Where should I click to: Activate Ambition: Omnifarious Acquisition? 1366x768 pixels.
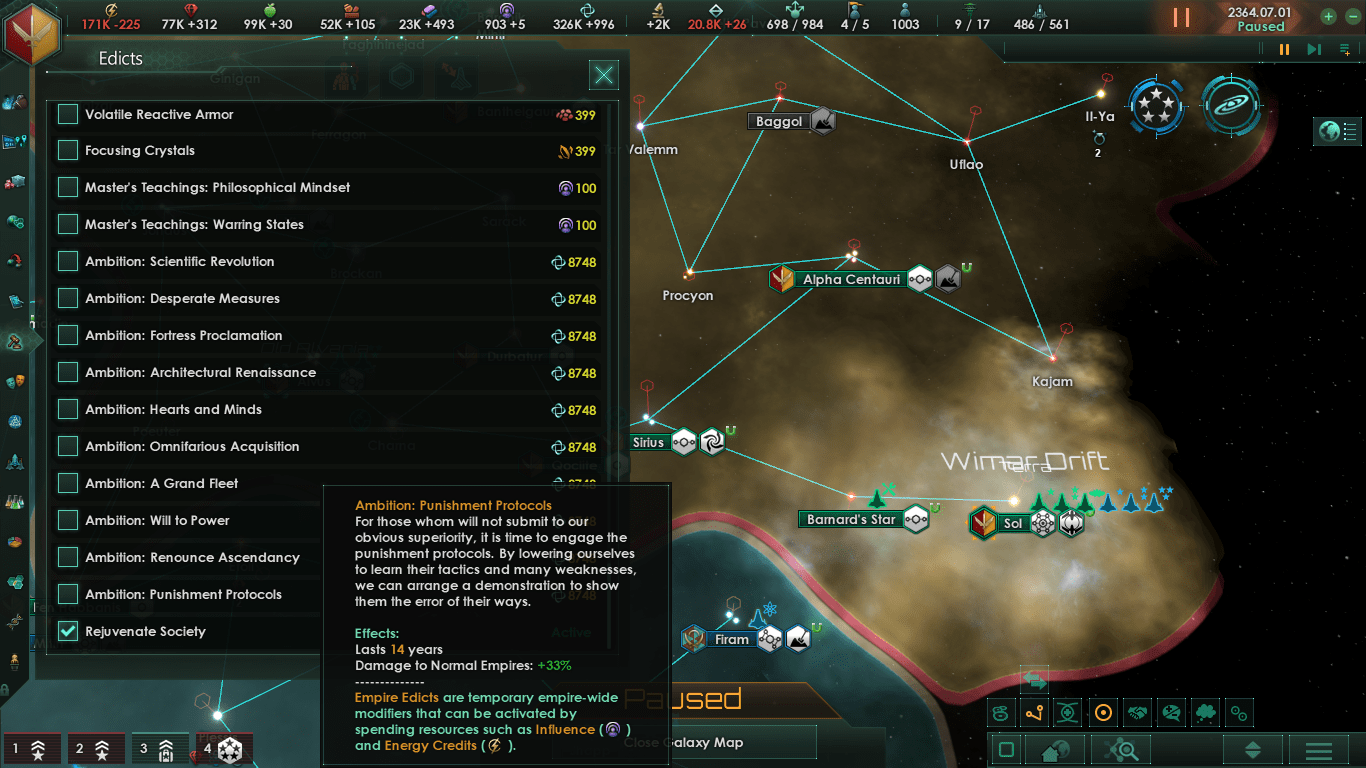coord(68,447)
